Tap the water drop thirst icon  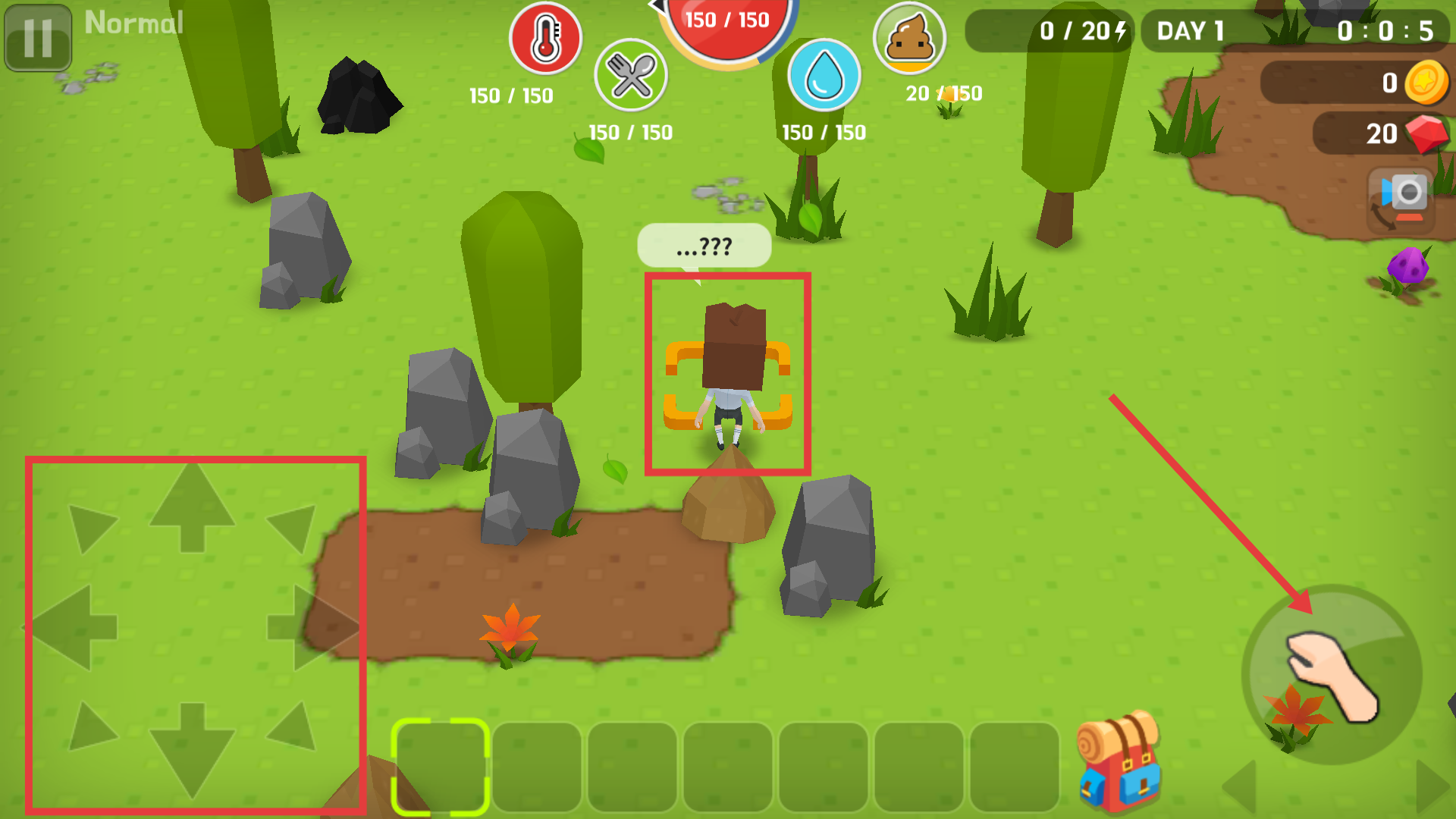click(824, 75)
